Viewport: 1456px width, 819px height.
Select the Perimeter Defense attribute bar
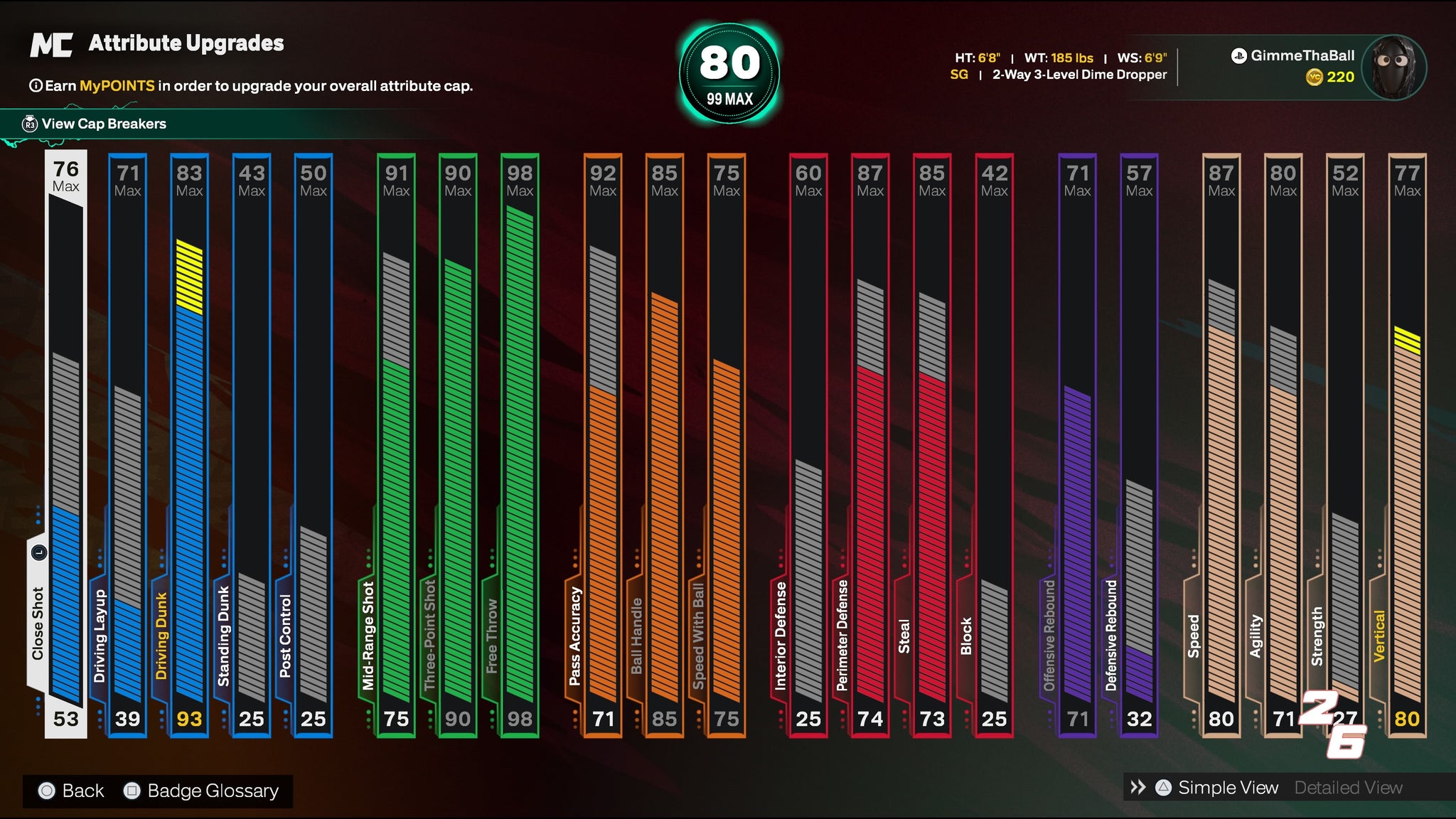click(x=870, y=444)
